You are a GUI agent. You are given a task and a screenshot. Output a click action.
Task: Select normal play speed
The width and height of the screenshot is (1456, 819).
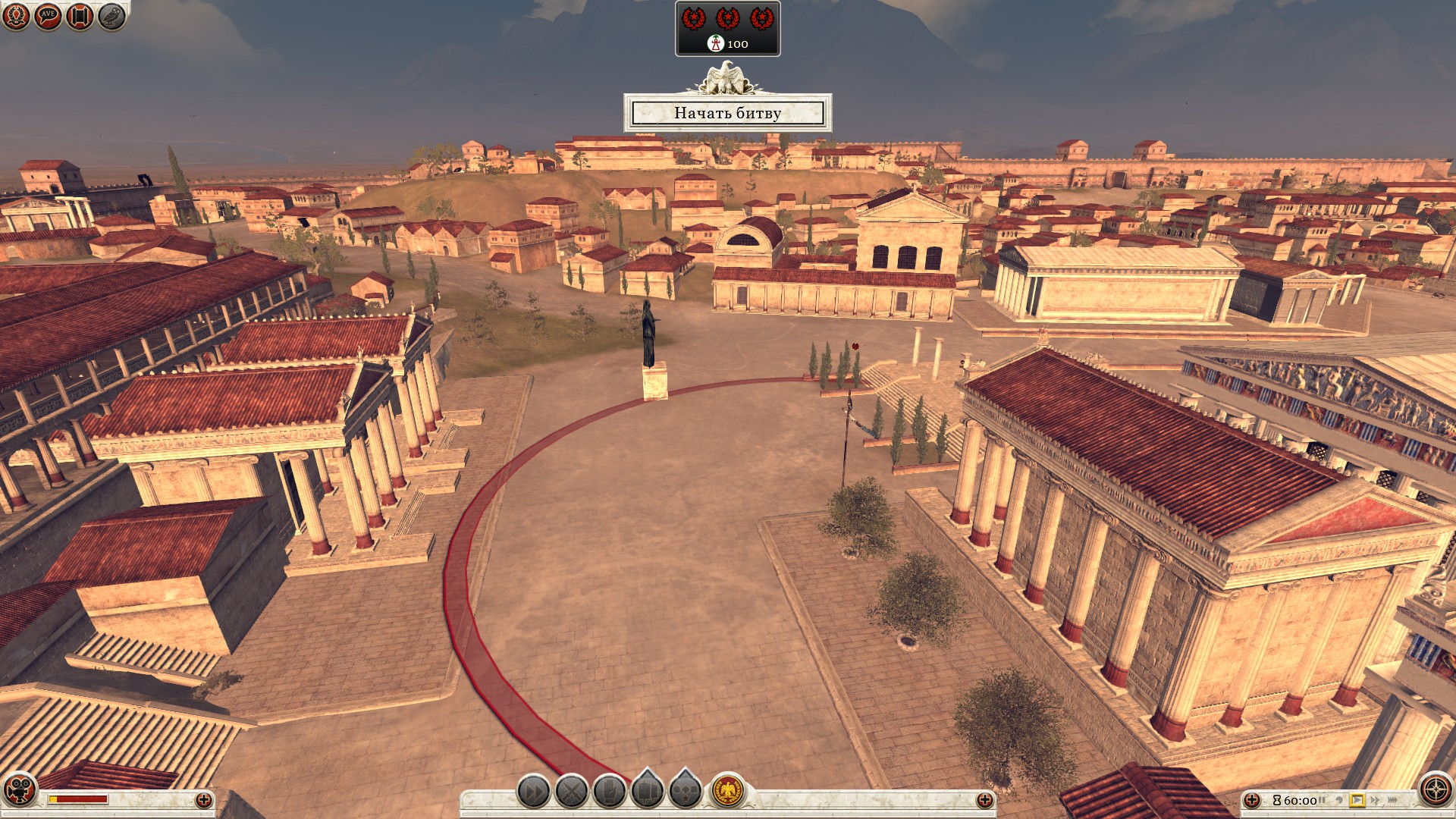(1357, 800)
